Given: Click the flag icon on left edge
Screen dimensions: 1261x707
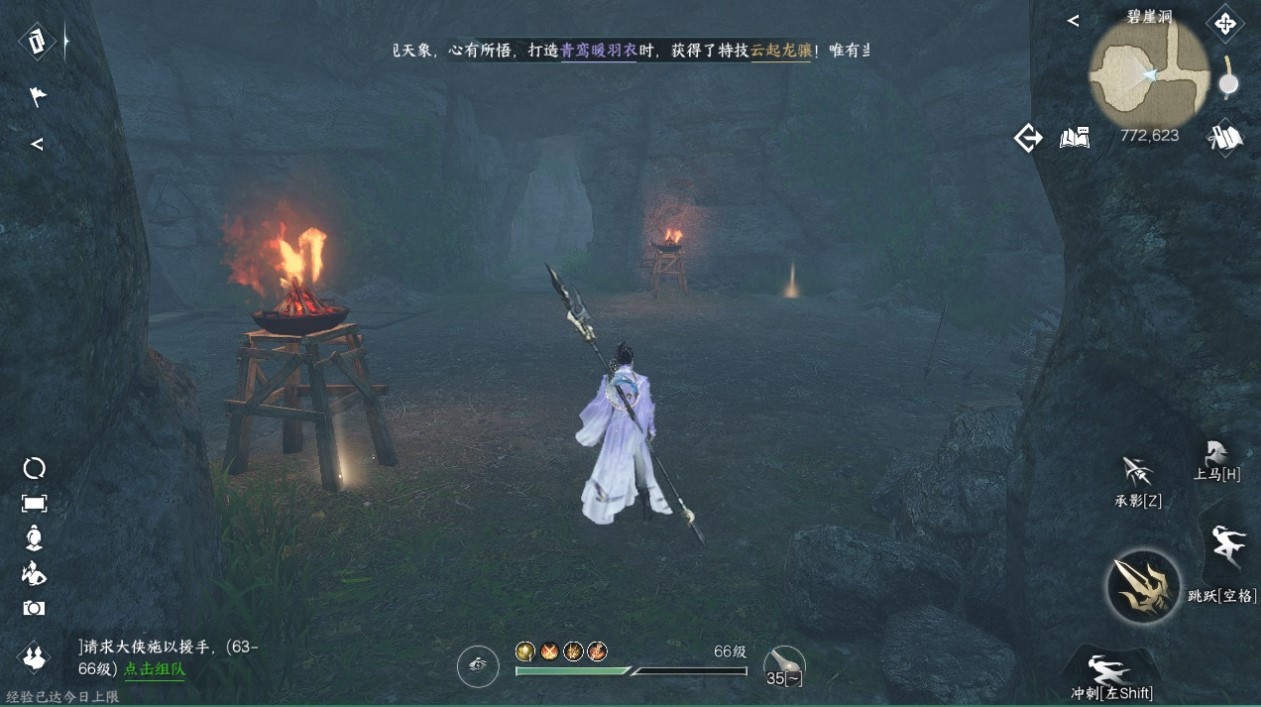Looking at the screenshot, I should (x=37, y=96).
